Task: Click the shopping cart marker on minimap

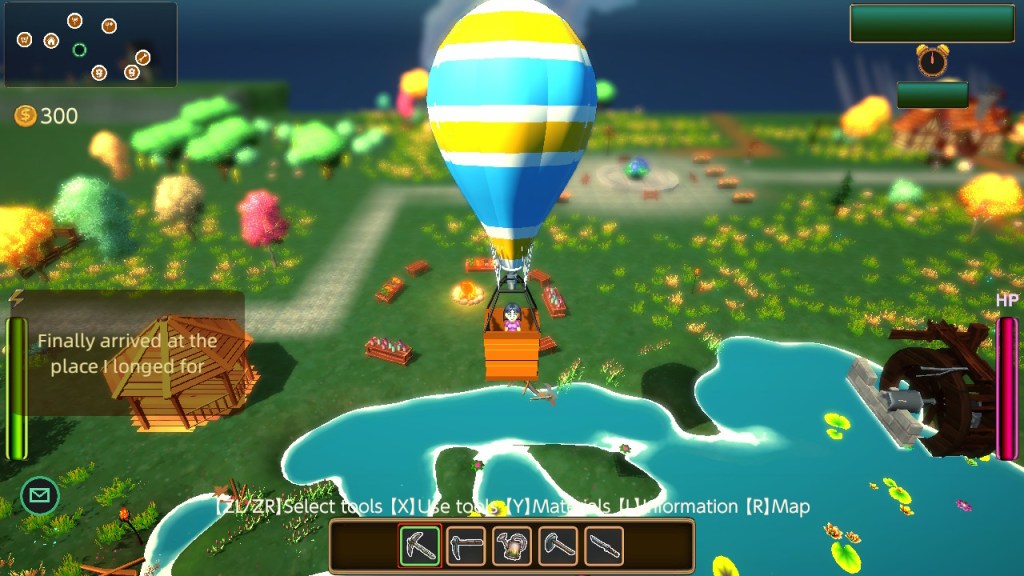Action: click(x=24, y=39)
